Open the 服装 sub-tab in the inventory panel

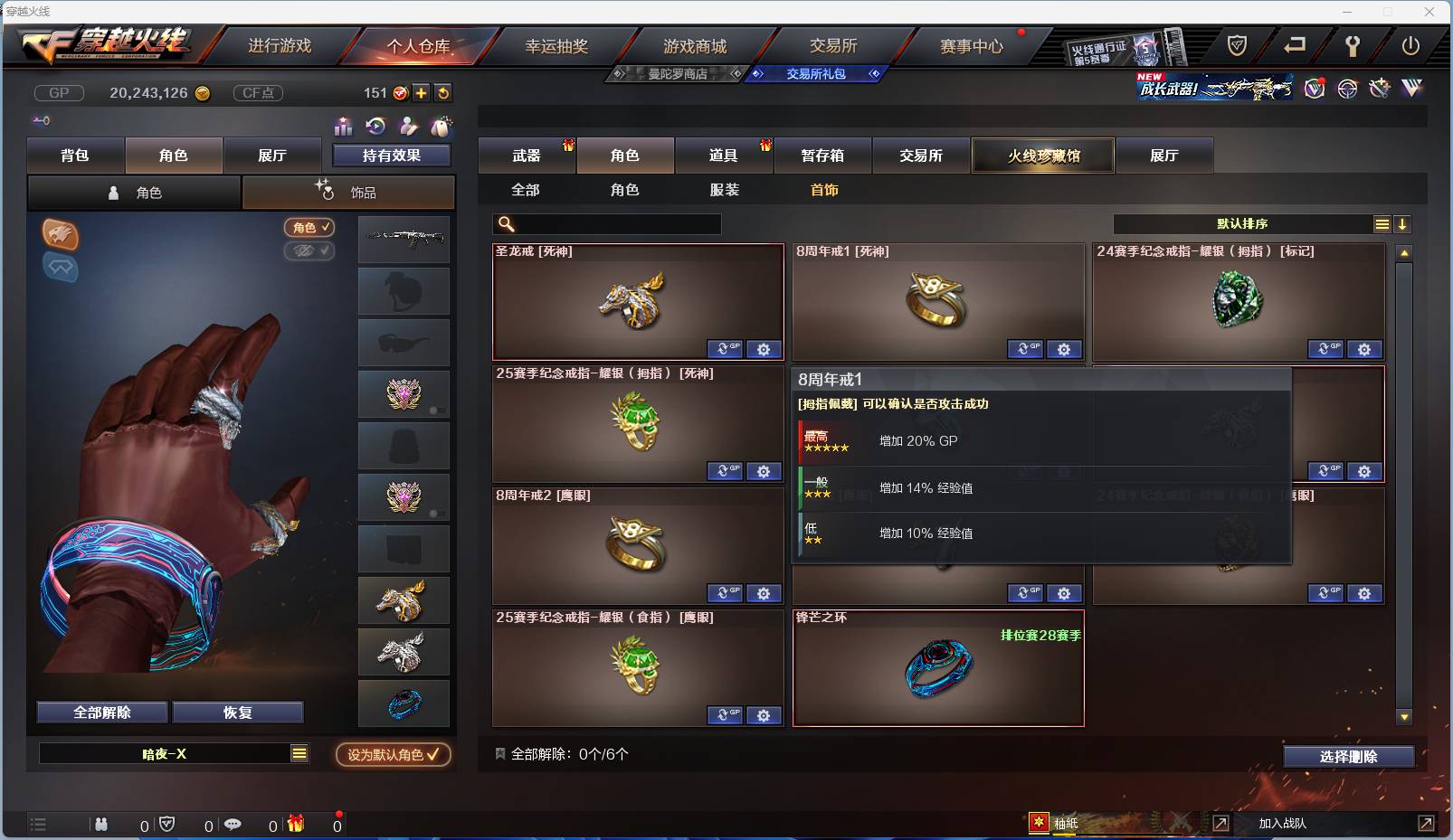pyautogui.click(x=727, y=190)
